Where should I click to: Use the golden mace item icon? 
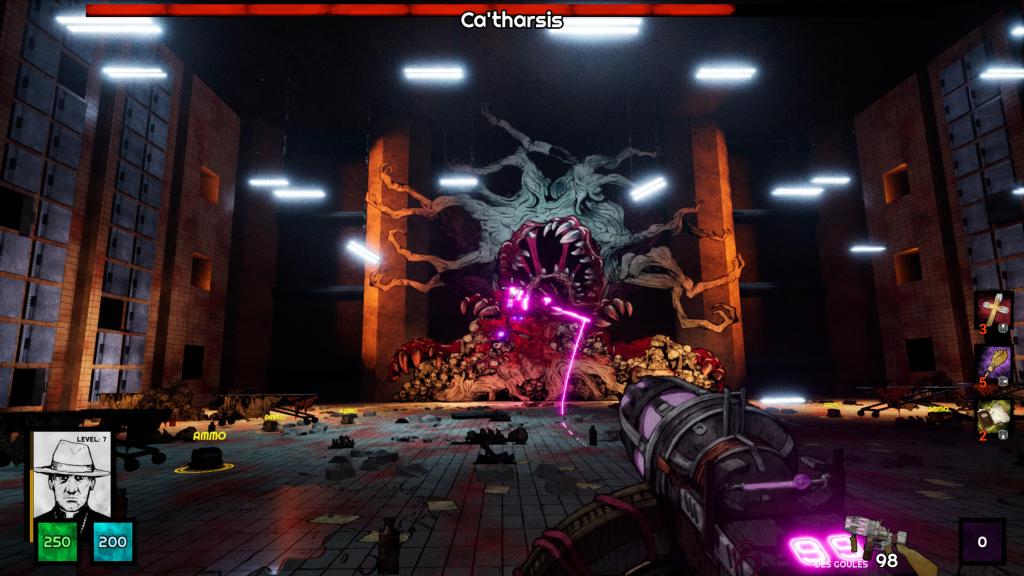point(994,364)
